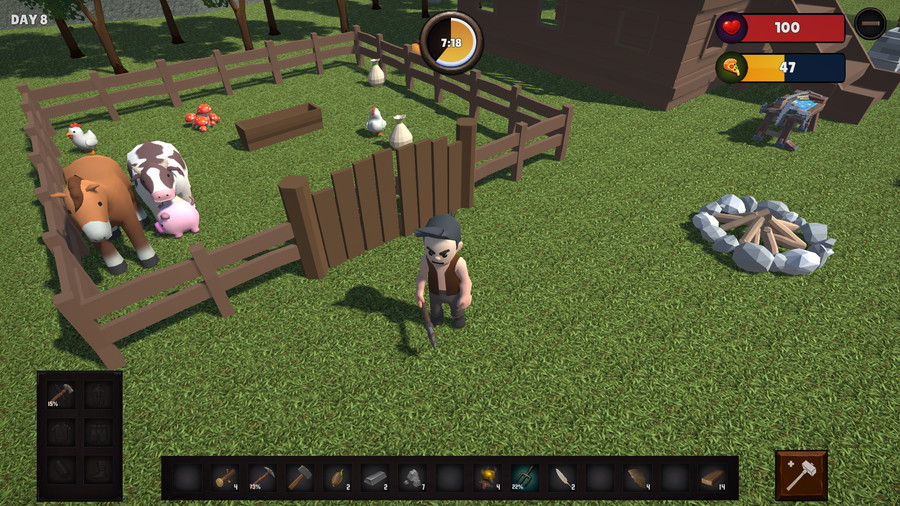Viewport: 900px width, 506px height.
Task: Choose the wooden plank slot
Action: [x=712, y=477]
